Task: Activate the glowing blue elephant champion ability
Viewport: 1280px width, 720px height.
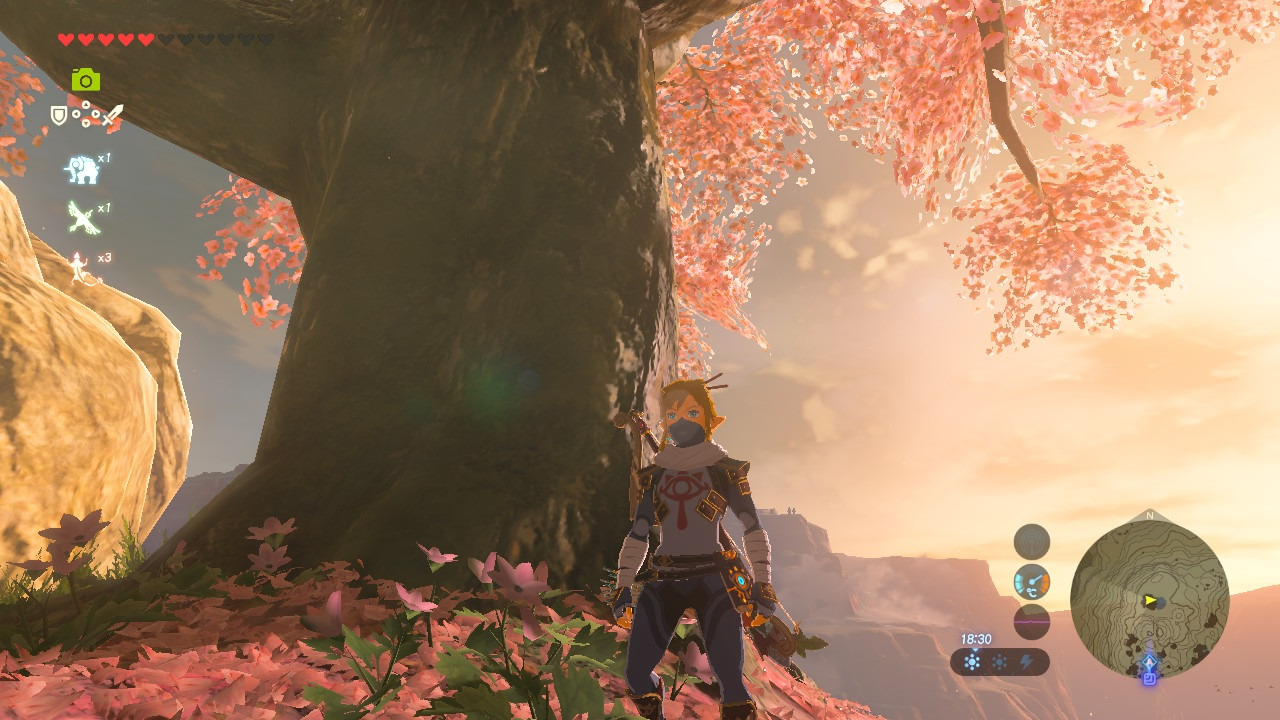Action: (82, 169)
